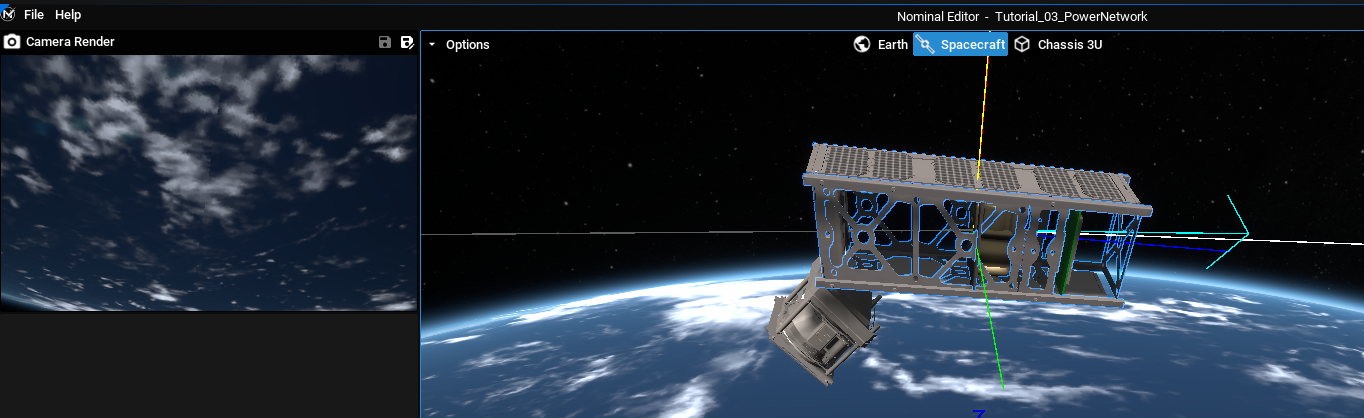The height and width of the screenshot is (418, 1364).
Task: Choose the Chassis 3U tab
Action: 1058,45
